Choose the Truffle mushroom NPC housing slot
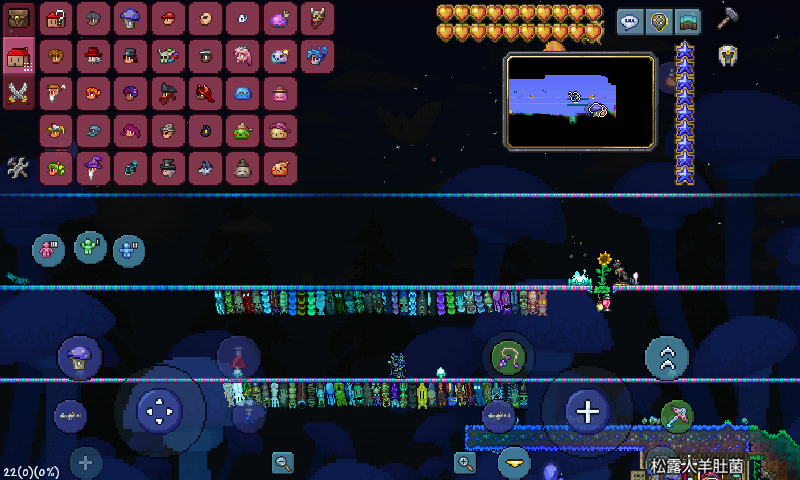Screen dimensions: 800x480 click(130, 18)
